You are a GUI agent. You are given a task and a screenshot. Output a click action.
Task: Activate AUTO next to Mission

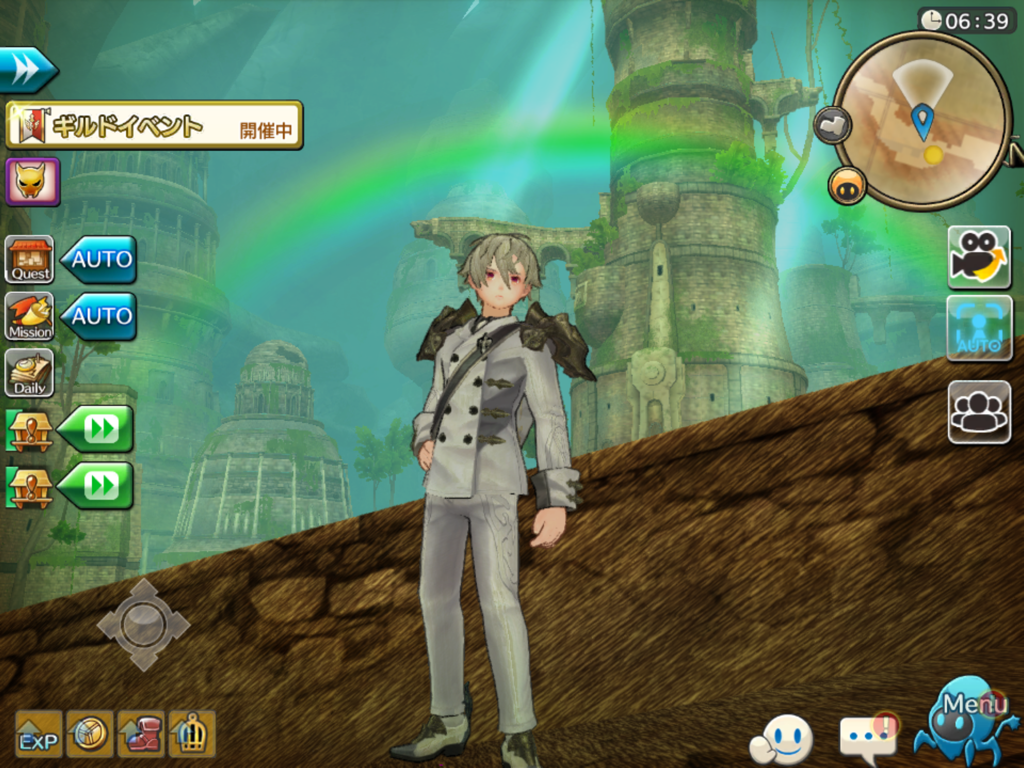tap(99, 316)
